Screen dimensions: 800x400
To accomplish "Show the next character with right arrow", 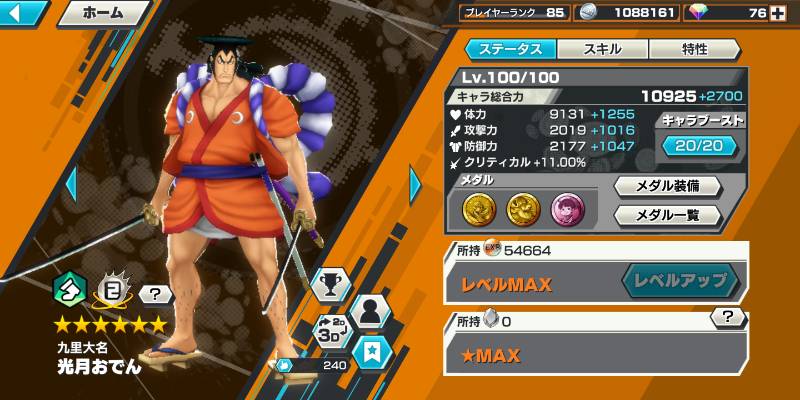I will (417, 185).
